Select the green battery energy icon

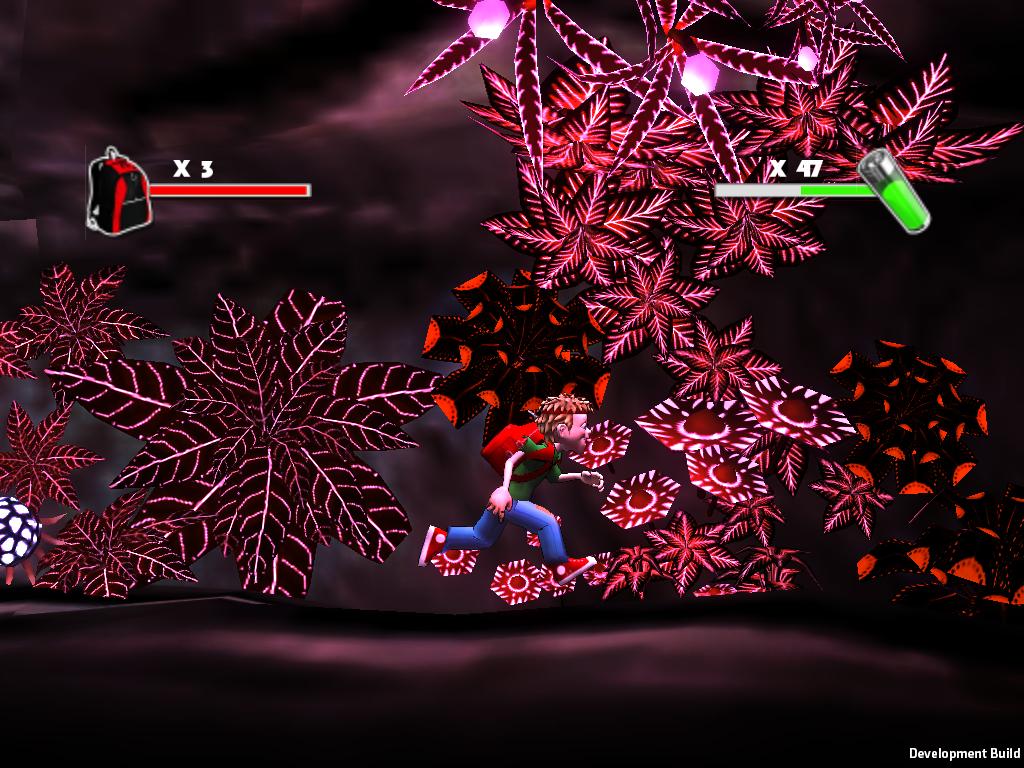pyautogui.click(x=895, y=190)
